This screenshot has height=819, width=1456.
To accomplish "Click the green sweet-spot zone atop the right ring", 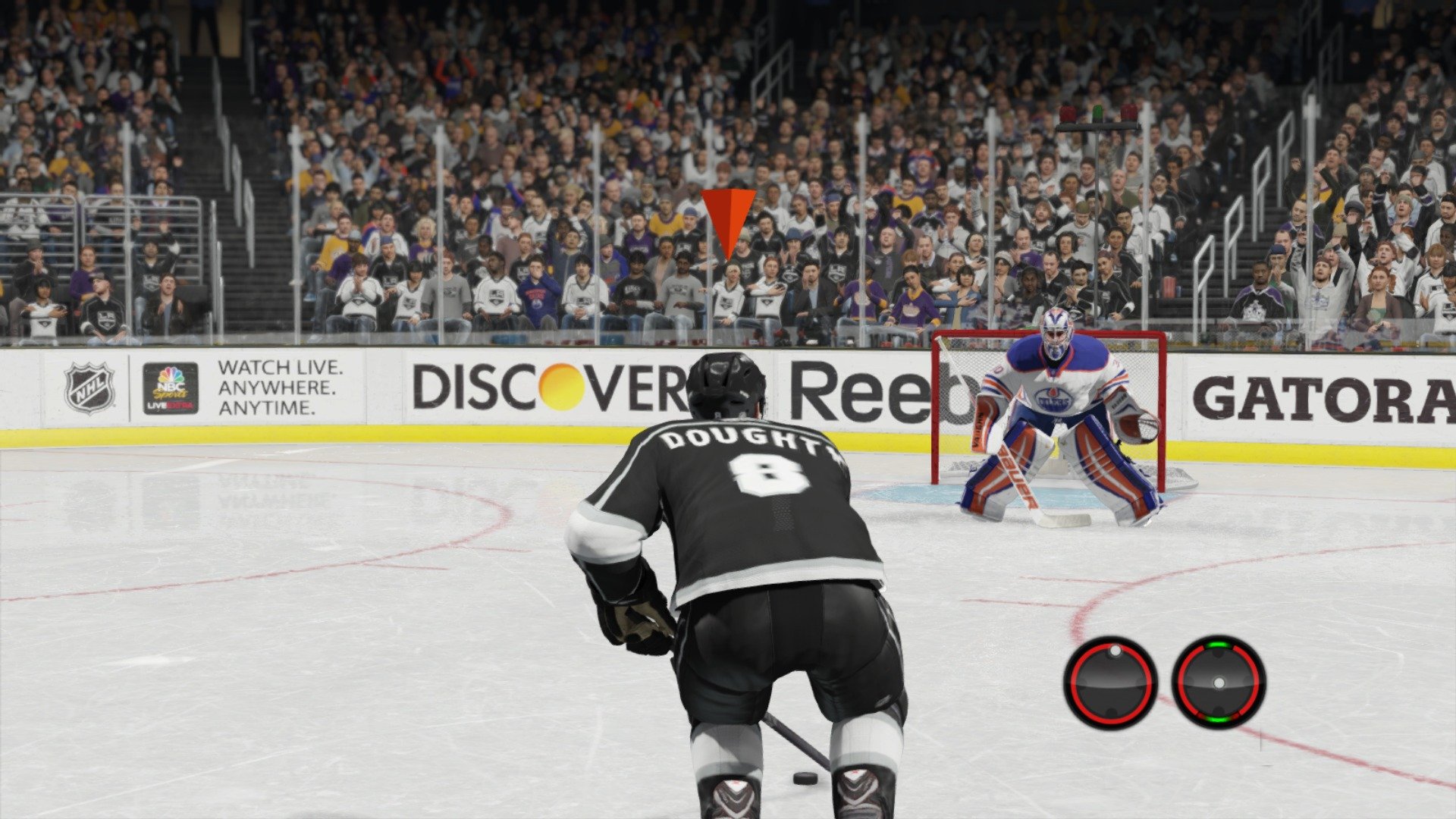I will pos(1219,645).
